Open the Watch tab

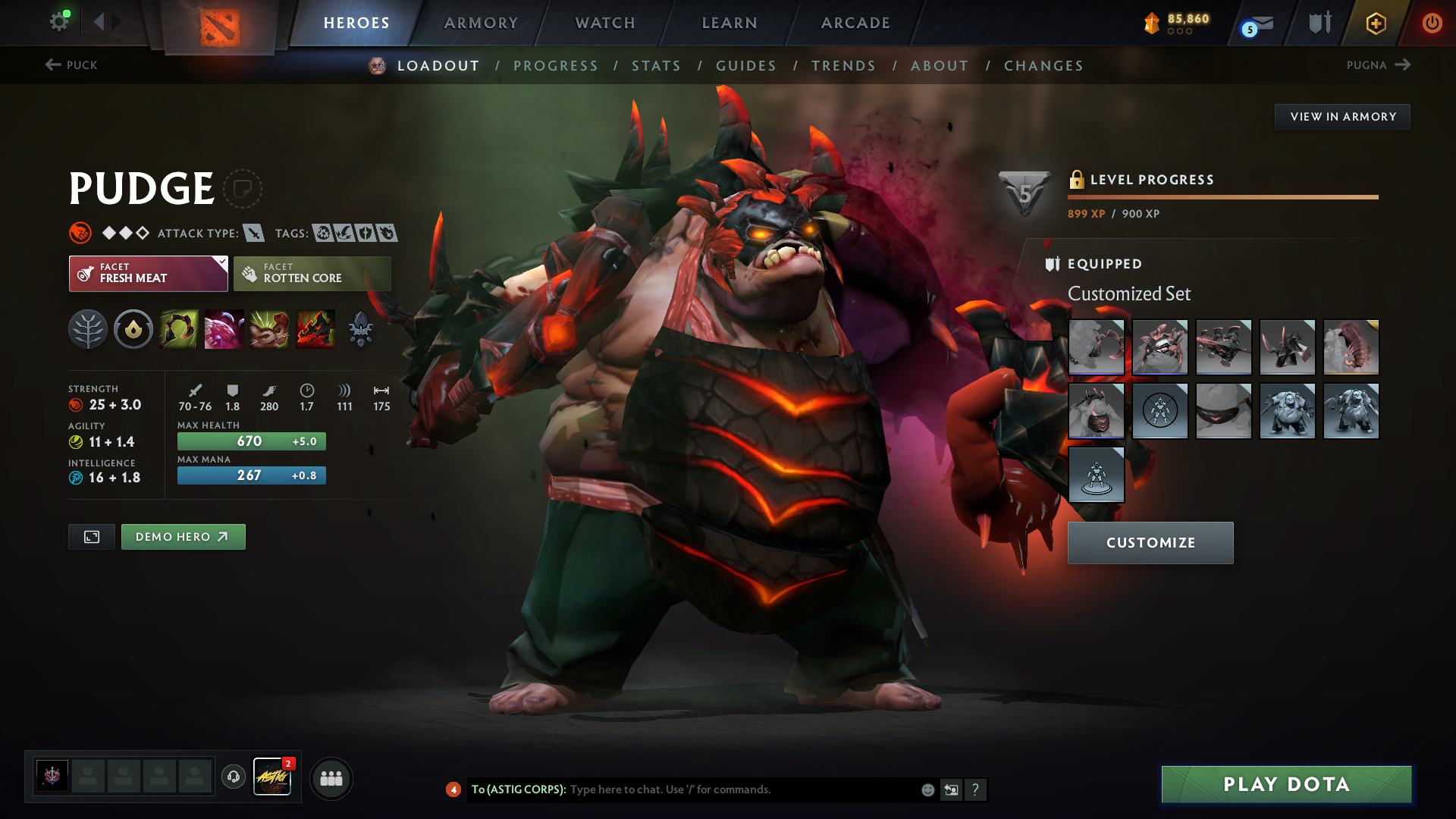pyautogui.click(x=605, y=23)
